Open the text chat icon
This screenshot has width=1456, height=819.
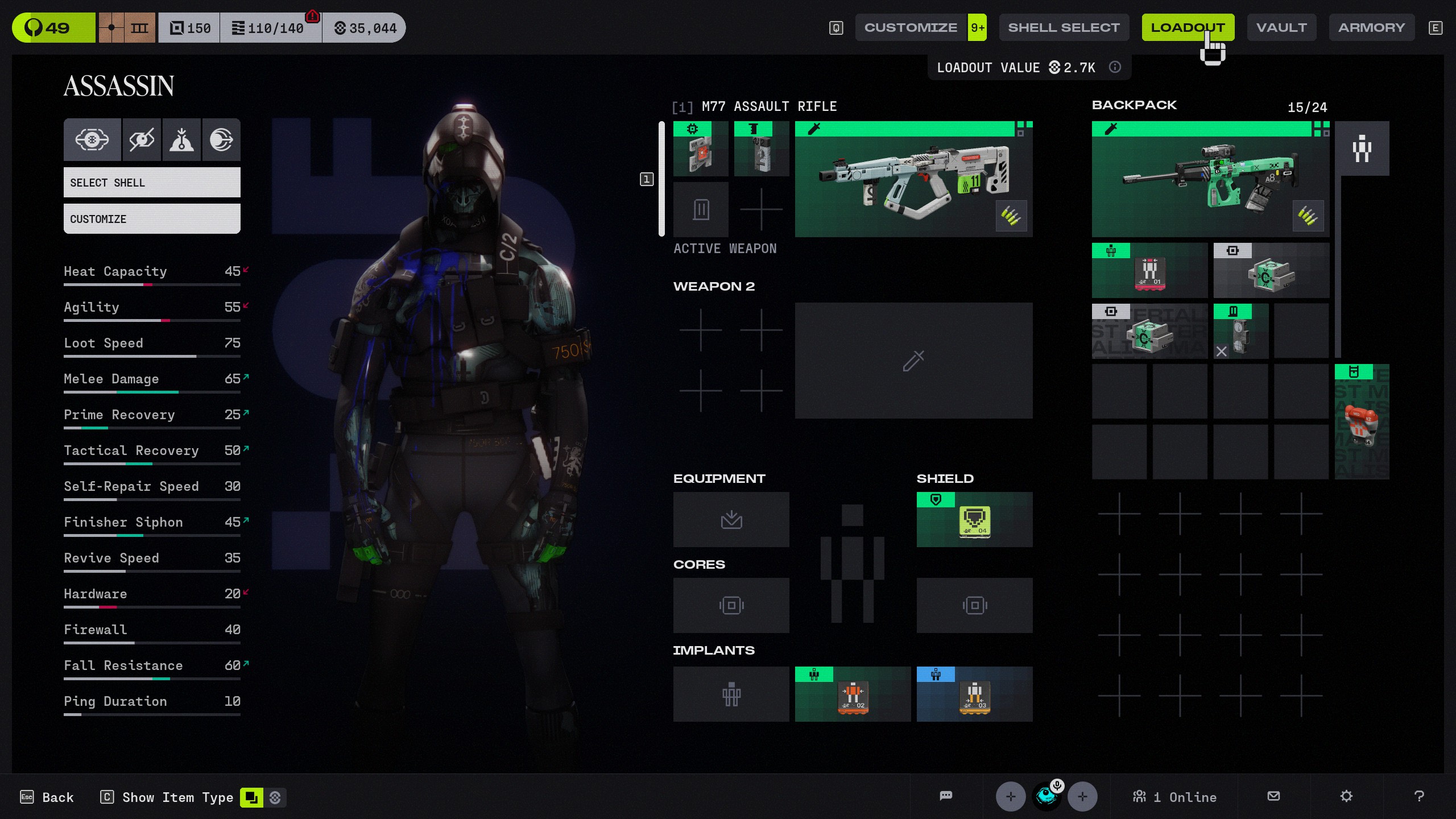946,796
